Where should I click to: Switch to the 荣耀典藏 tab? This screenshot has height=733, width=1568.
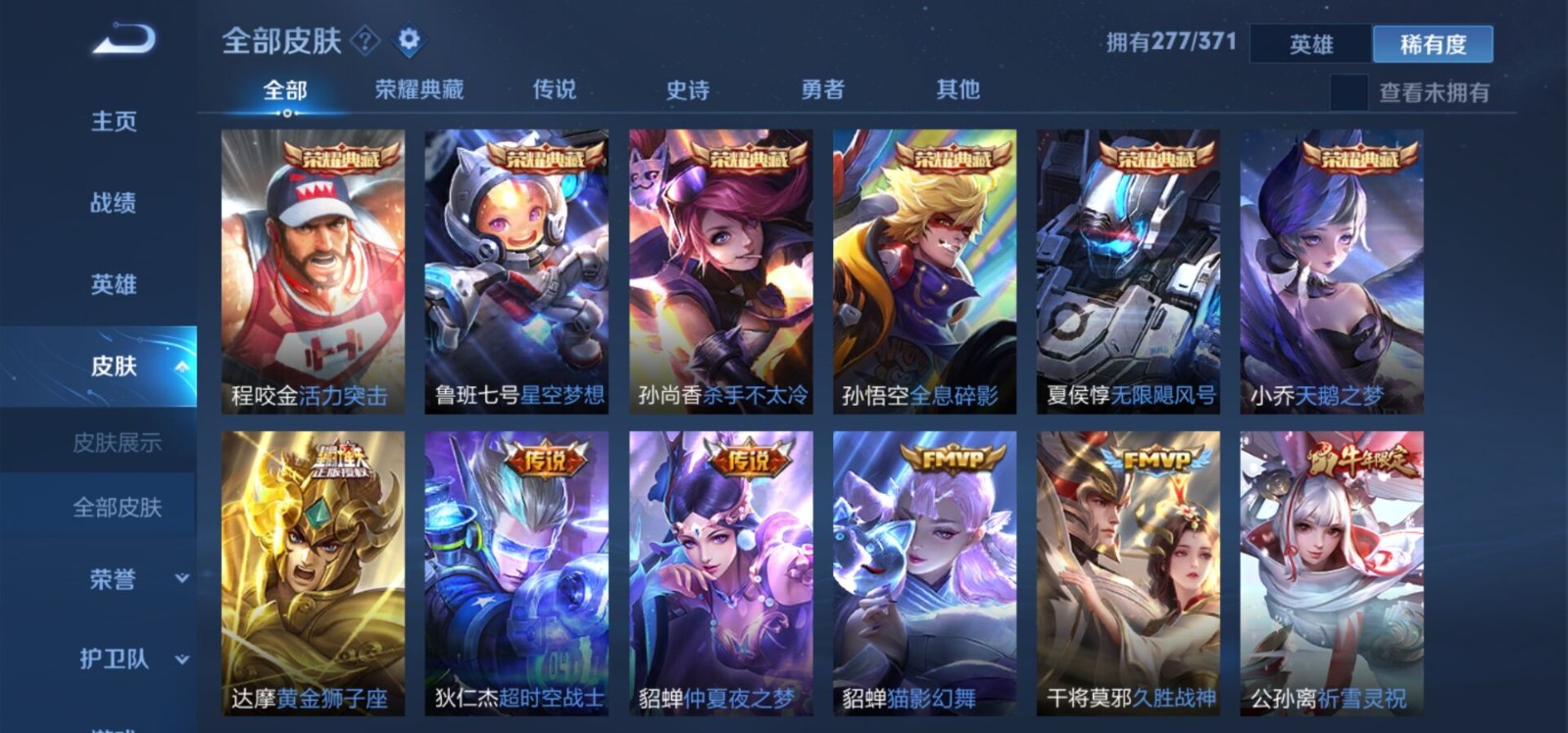pyautogui.click(x=420, y=89)
